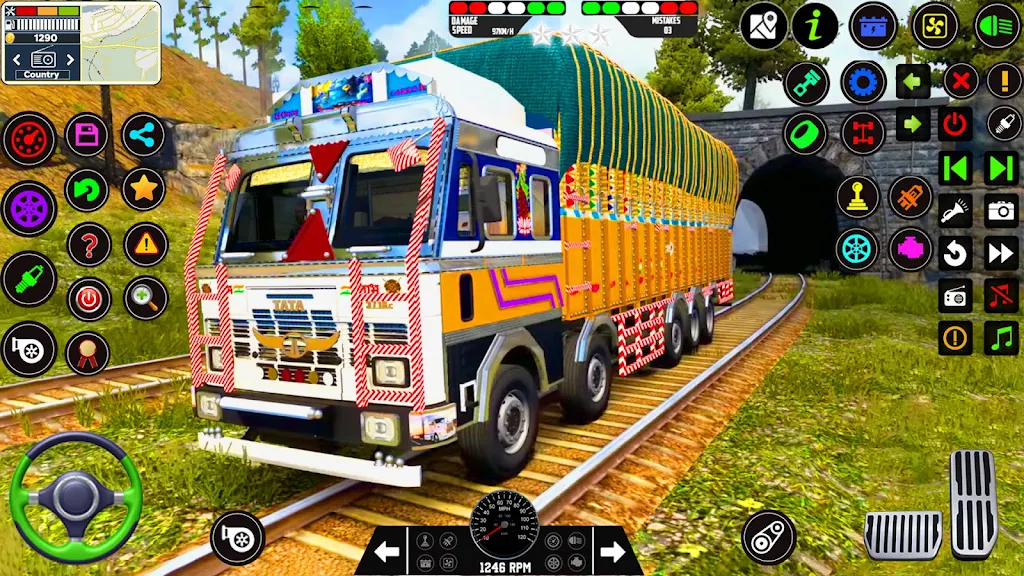1024x576 pixels.
Task: Click the steering wheel control
Action: [75, 497]
